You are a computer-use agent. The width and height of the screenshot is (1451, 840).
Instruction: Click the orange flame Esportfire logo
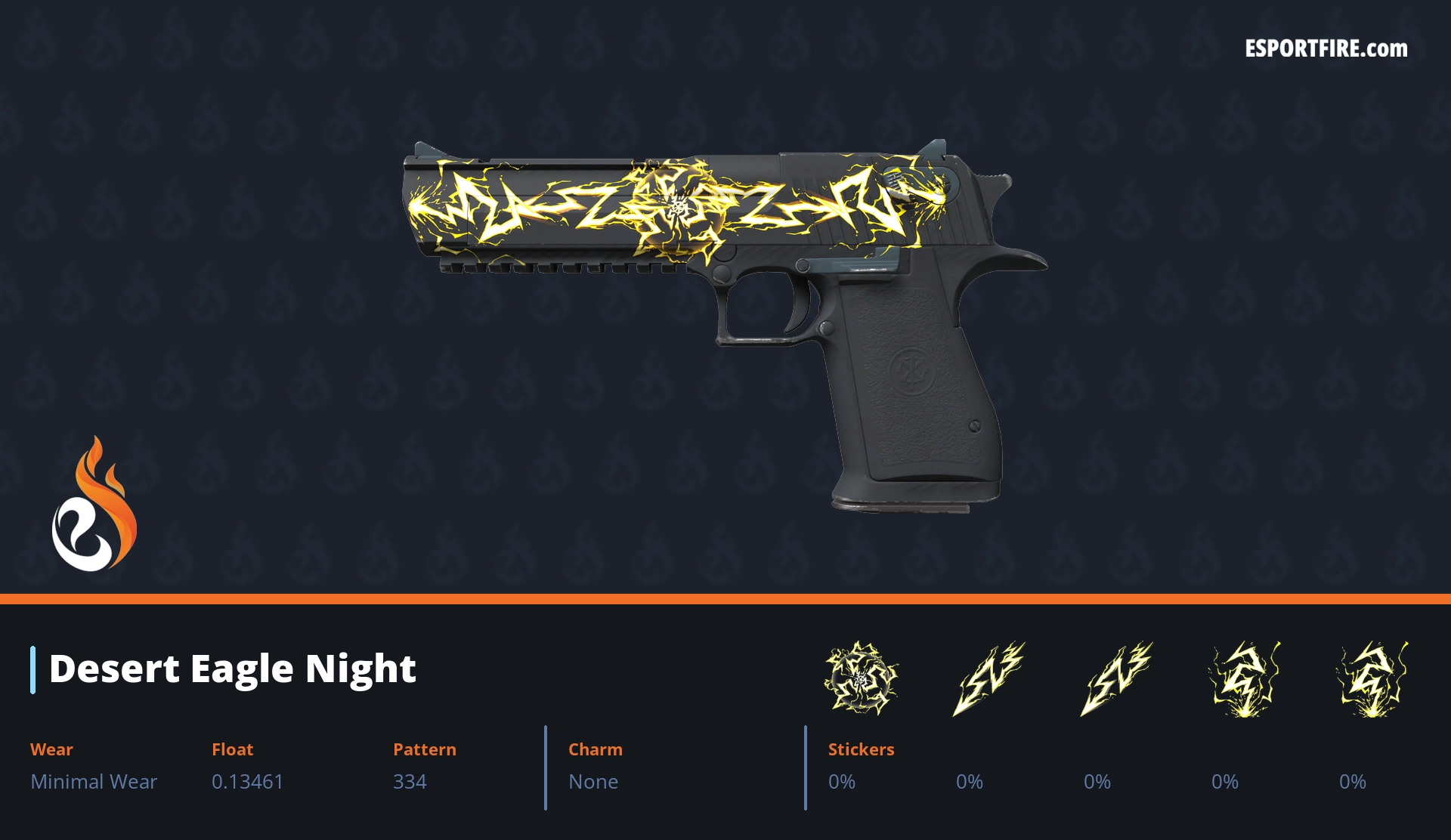[94, 505]
